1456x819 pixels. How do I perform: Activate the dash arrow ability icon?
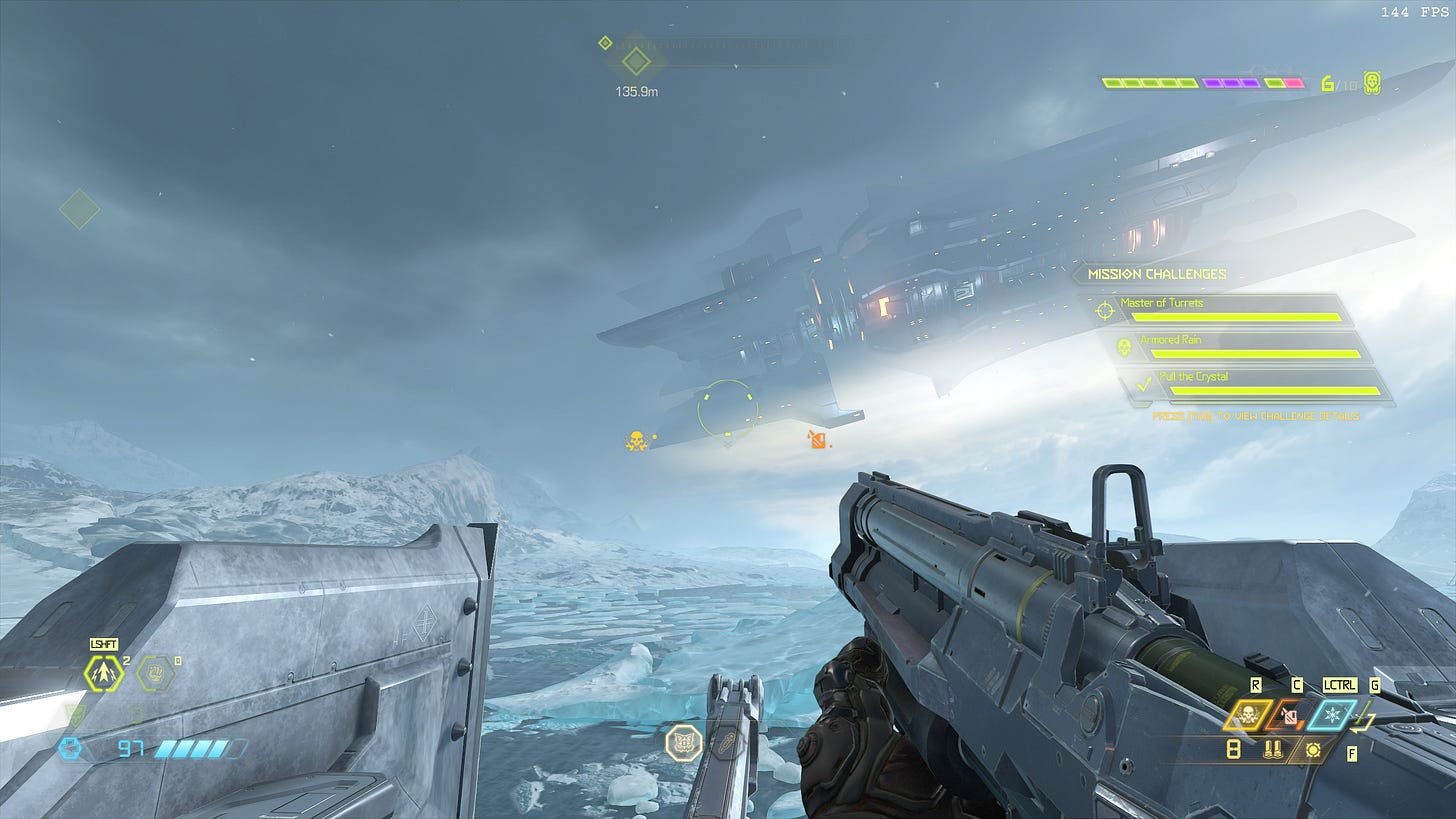103,675
